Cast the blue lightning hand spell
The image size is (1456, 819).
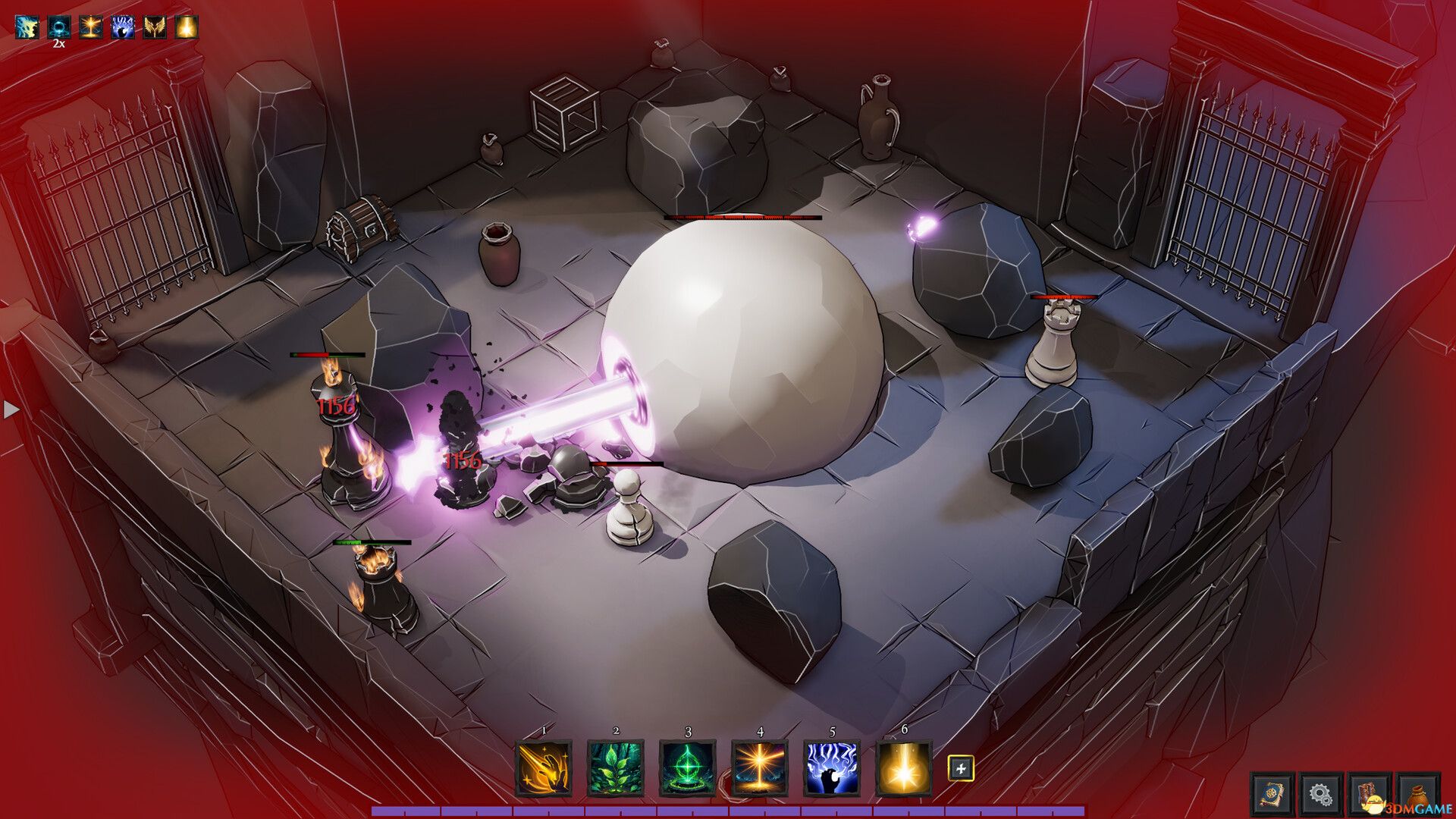pyautogui.click(x=832, y=768)
